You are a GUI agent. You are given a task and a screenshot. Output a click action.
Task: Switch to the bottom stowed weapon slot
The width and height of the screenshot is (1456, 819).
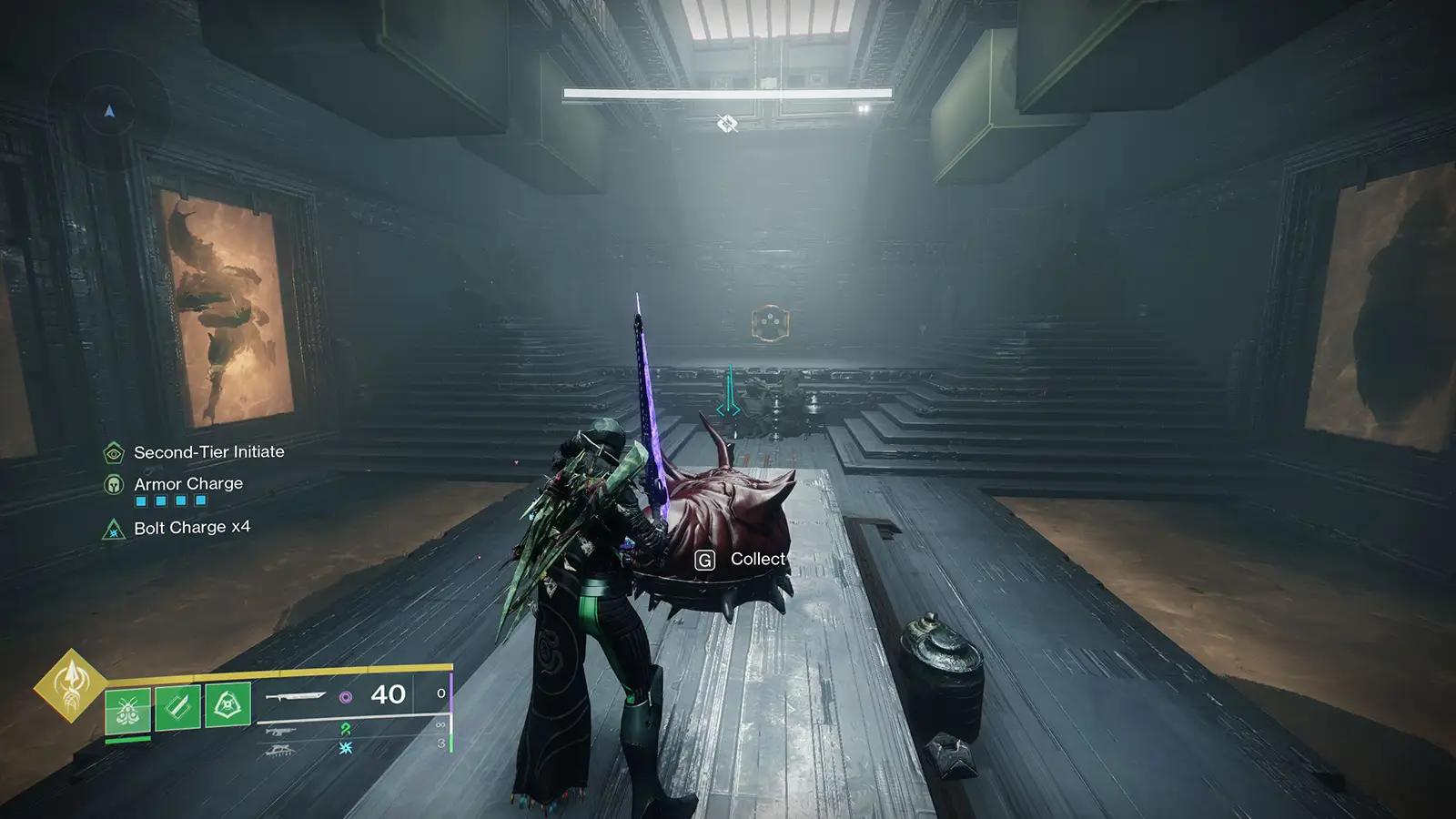pos(280,749)
